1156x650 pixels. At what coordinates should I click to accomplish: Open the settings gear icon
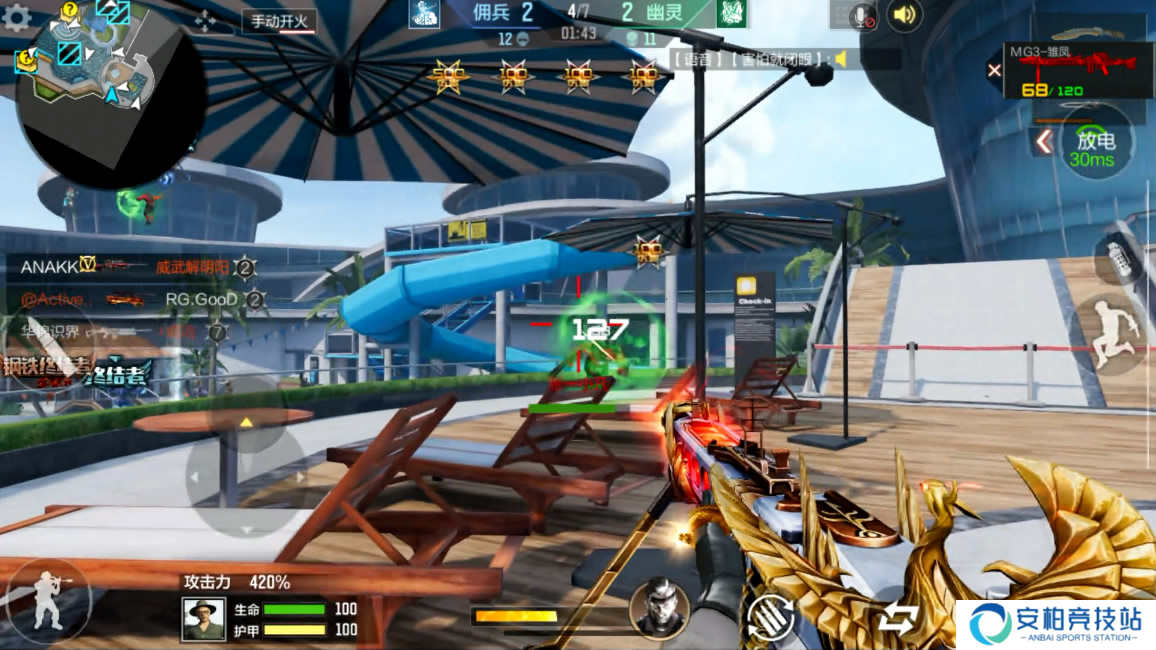point(16,17)
